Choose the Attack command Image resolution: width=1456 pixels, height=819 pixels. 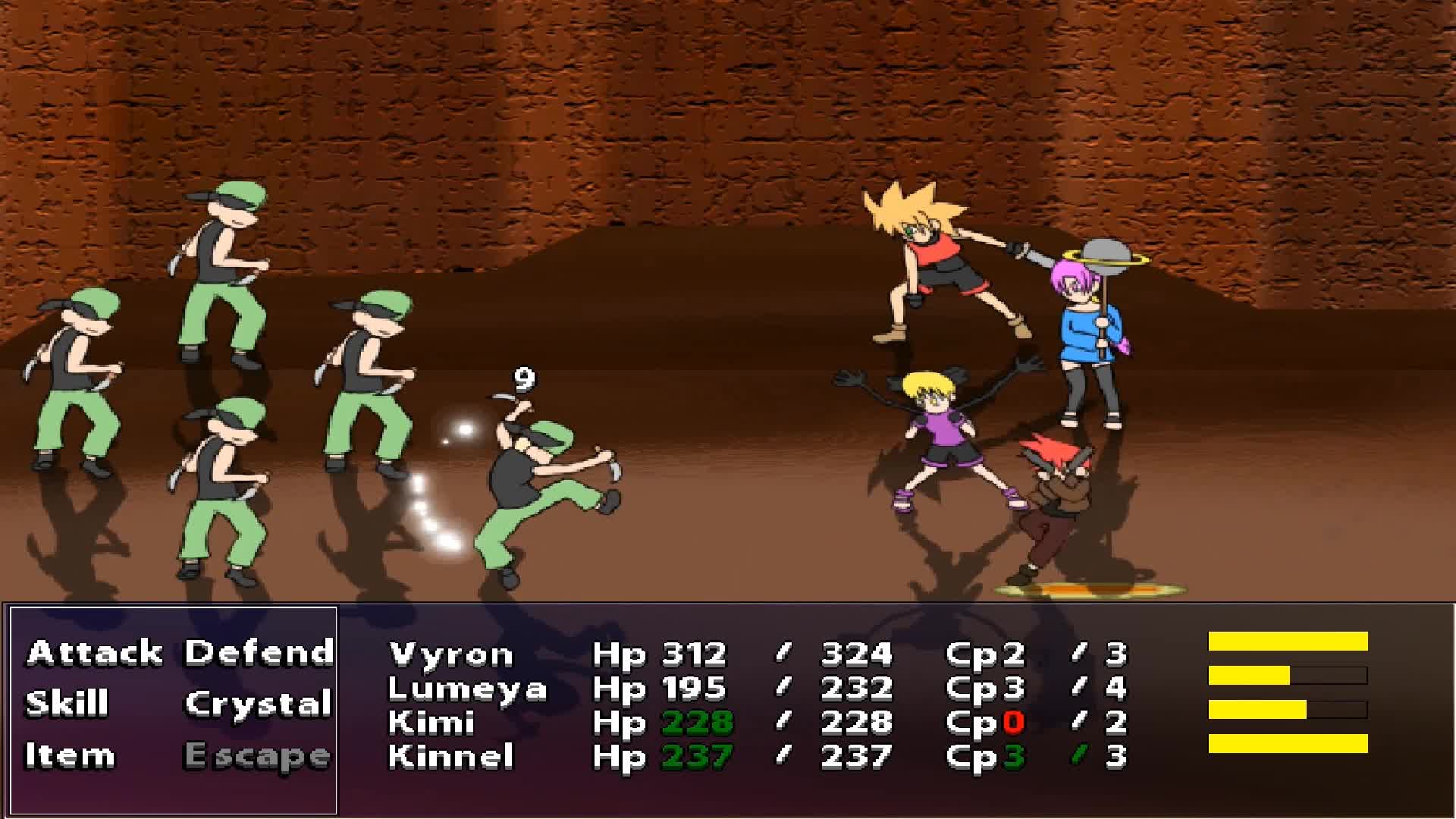[94, 653]
